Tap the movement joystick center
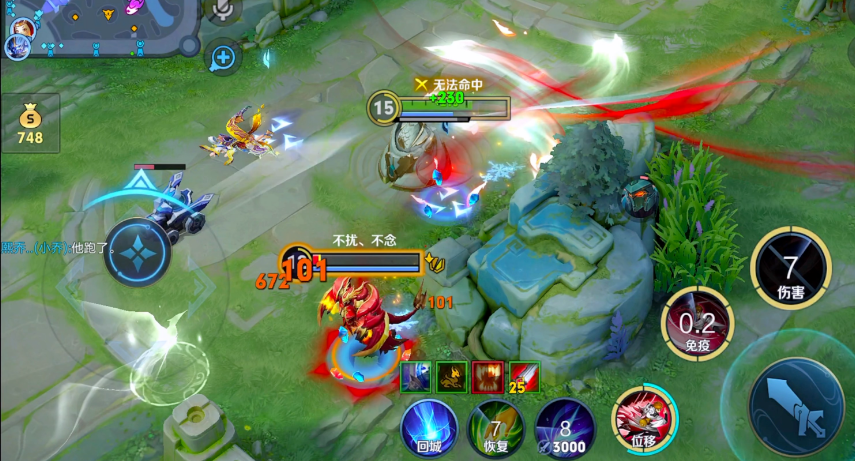855x461 pixels. click(137, 253)
